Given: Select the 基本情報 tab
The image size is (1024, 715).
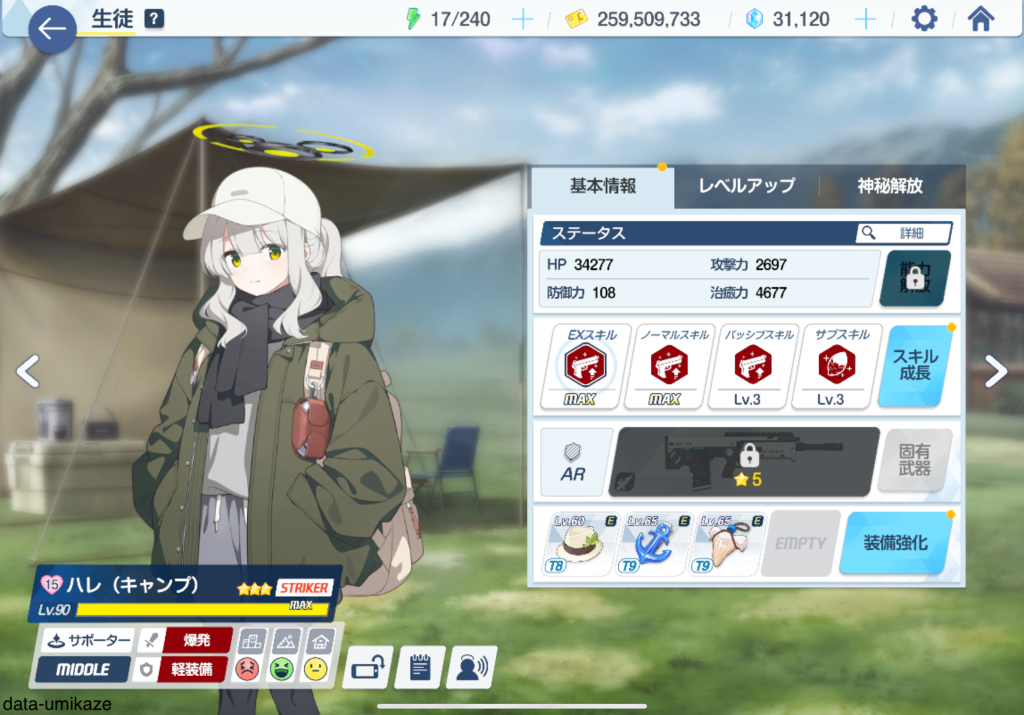Looking at the screenshot, I should (603, 186).
